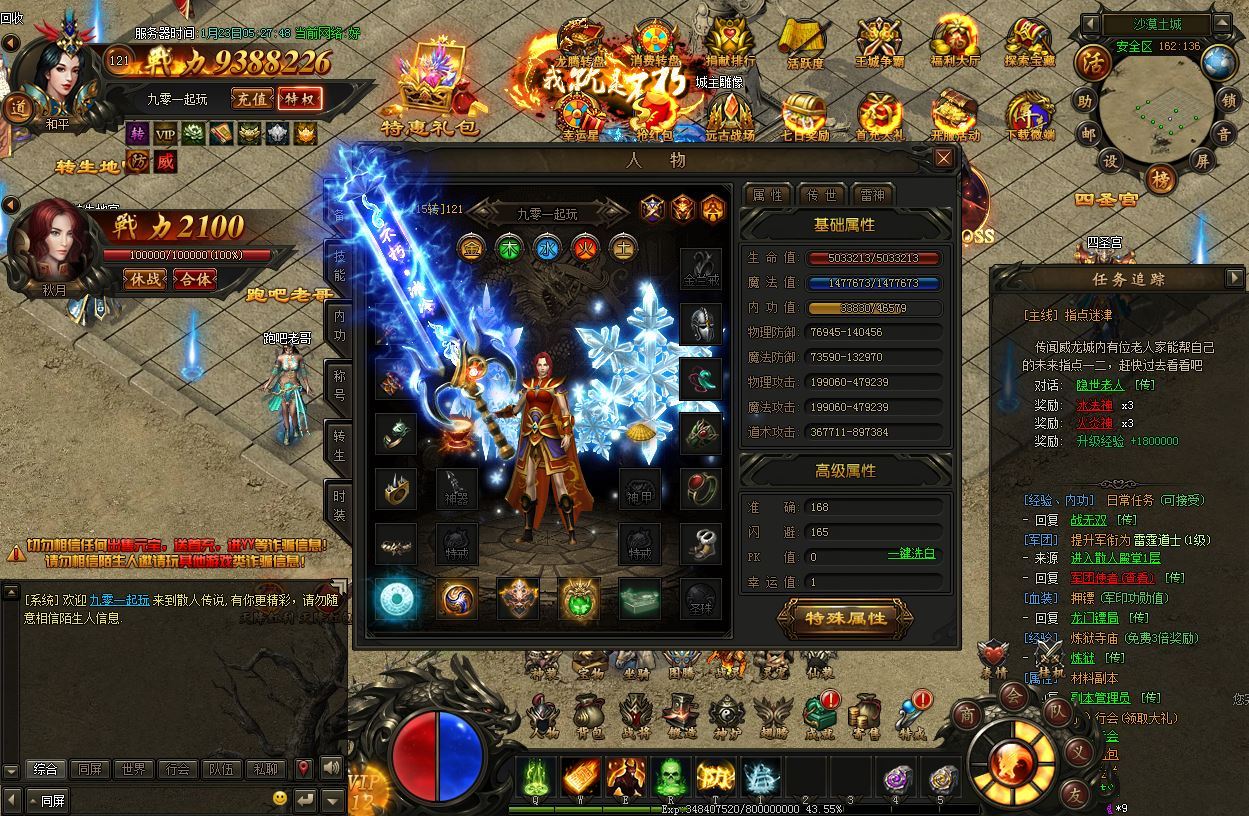Activate the green skull skill
This screenshot has height=816, width=1249.
point(671,776)
